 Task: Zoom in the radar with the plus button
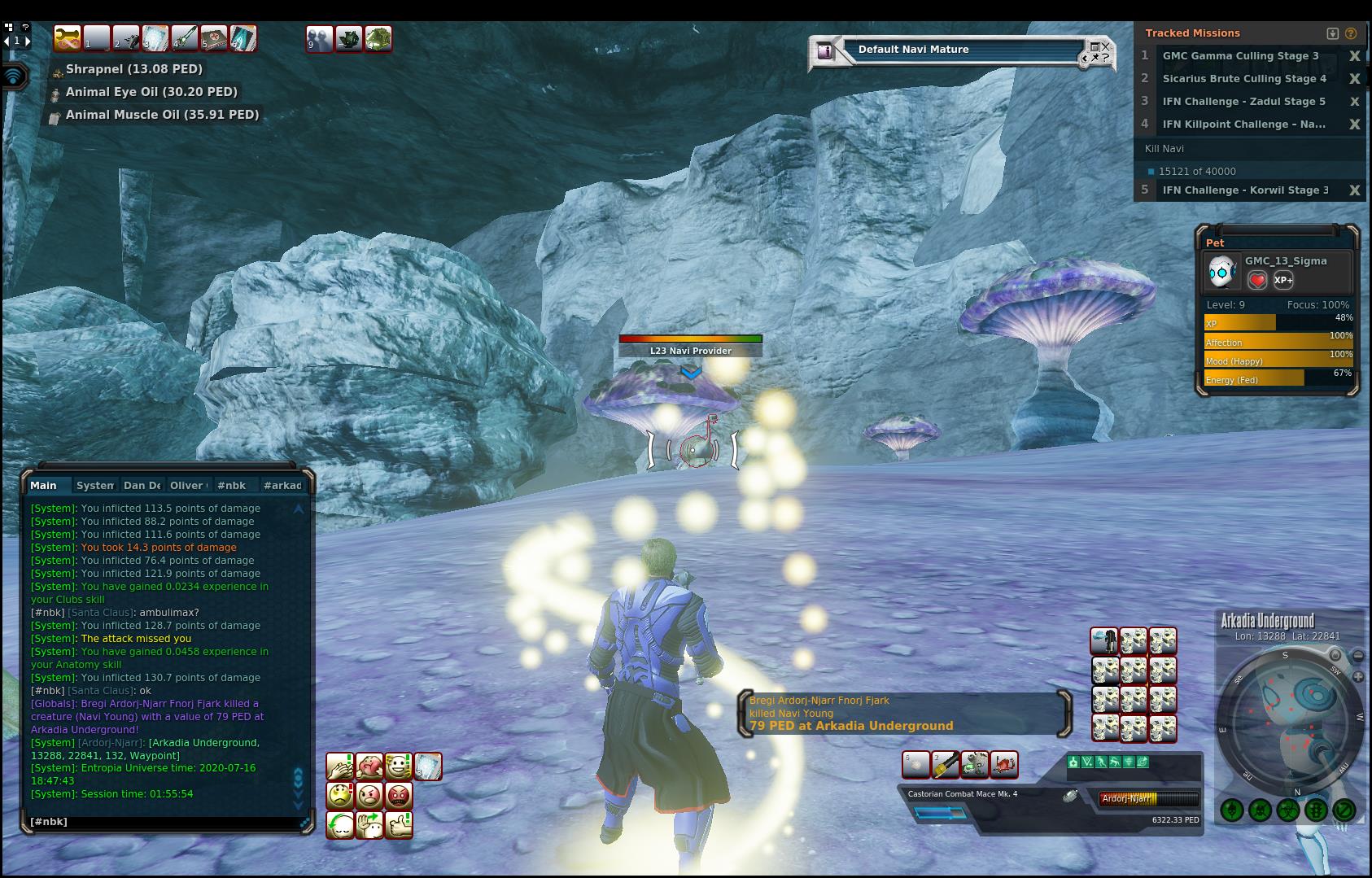tap(1357, 677)
